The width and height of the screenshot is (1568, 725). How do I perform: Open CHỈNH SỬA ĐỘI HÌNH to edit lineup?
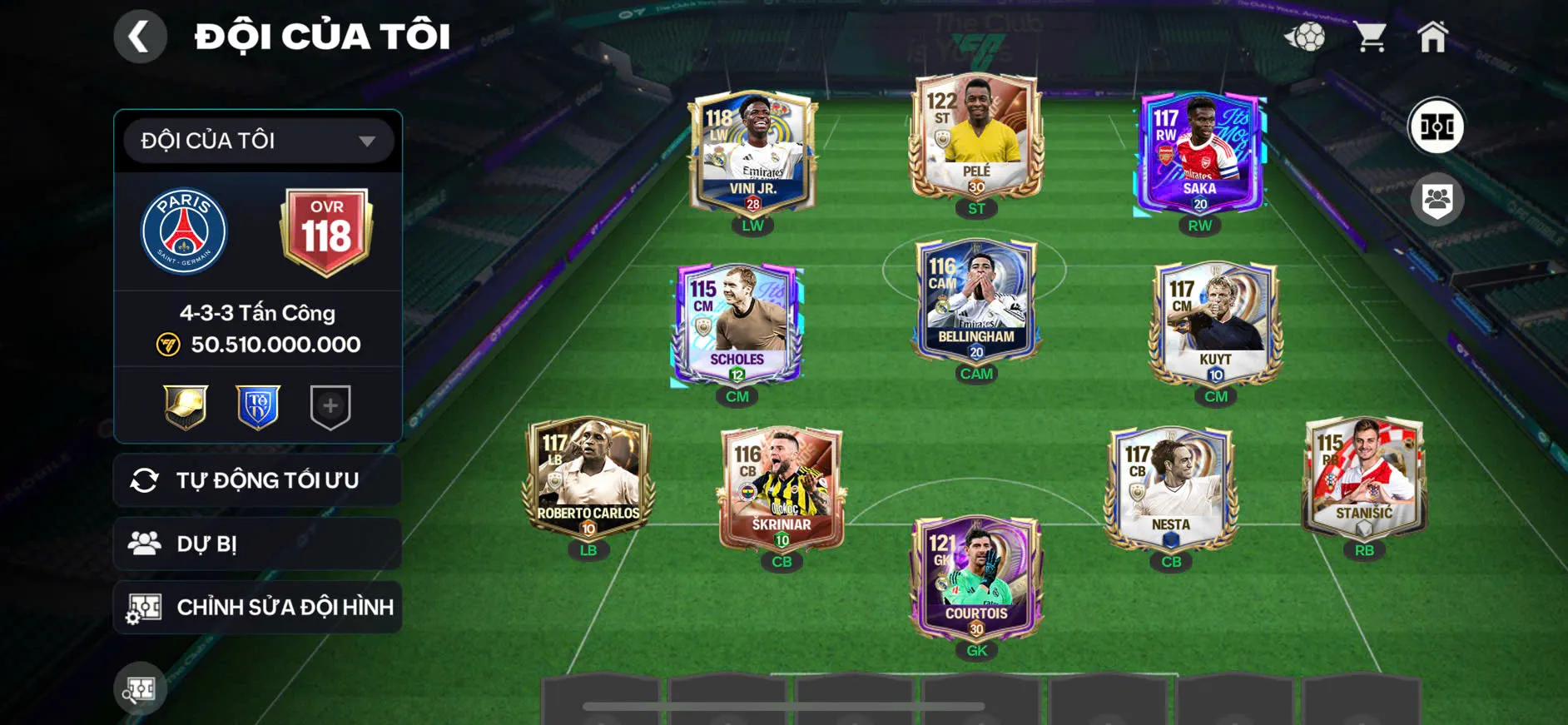[x=258, y=607]
